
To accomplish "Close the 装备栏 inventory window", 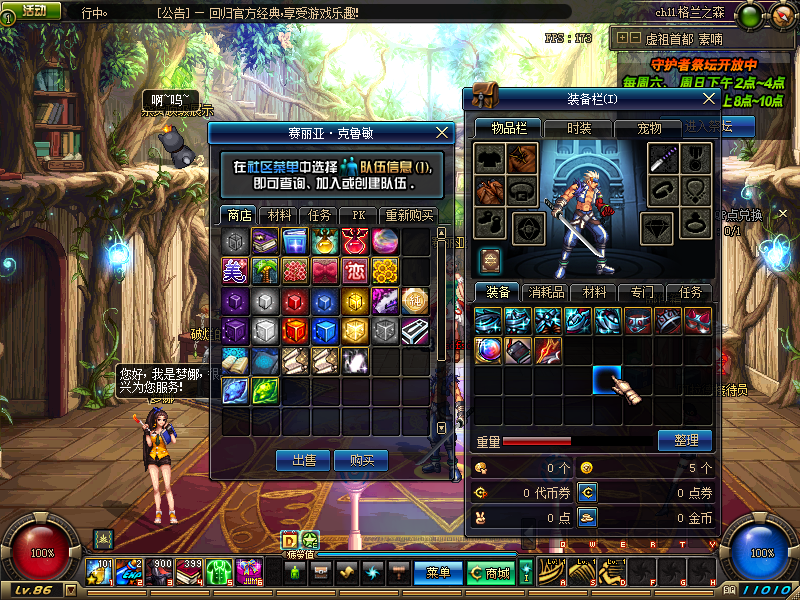I will (x=709, y=98).
